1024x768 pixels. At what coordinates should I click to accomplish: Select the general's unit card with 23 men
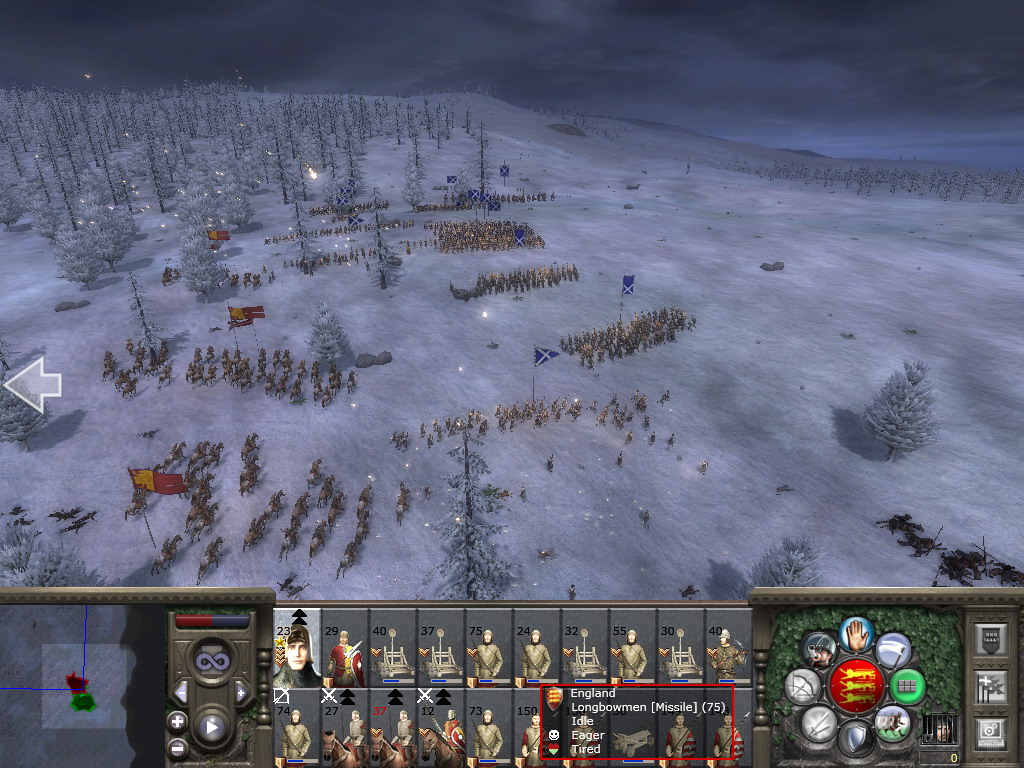[297, 648]
